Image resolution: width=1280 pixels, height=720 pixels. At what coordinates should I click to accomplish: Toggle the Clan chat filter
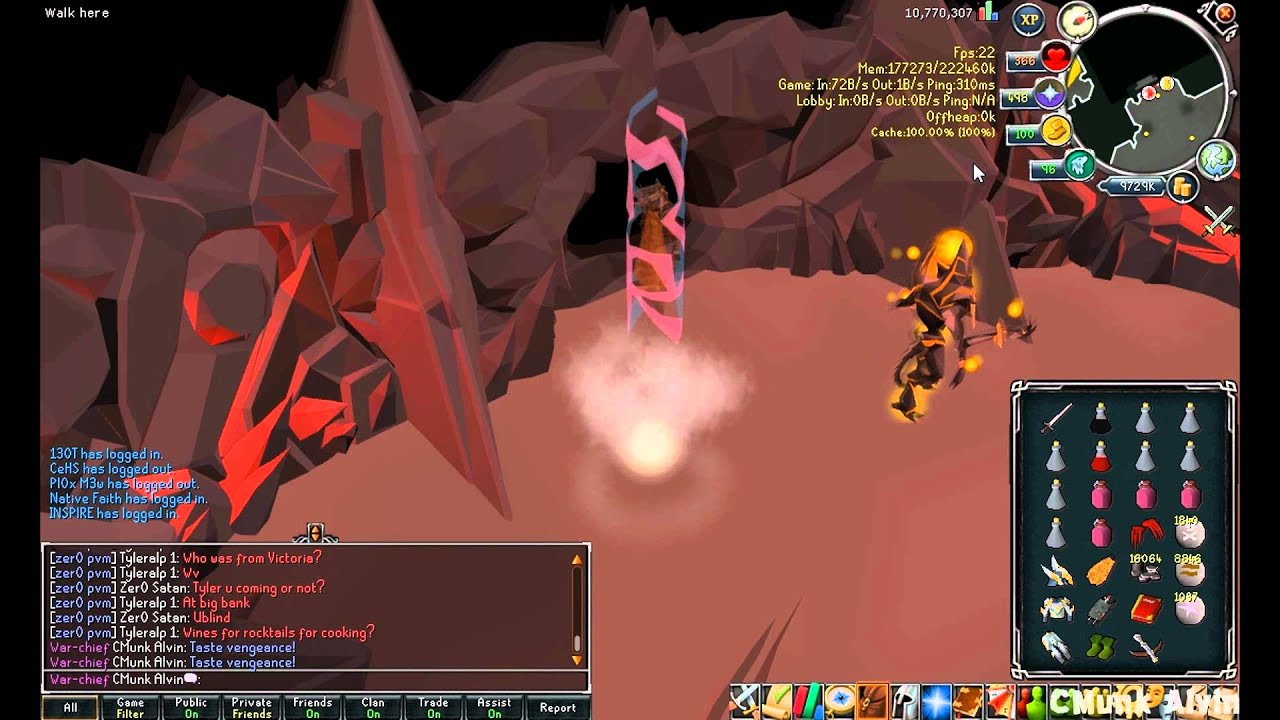pyautogui.click(x=373, y=708)
